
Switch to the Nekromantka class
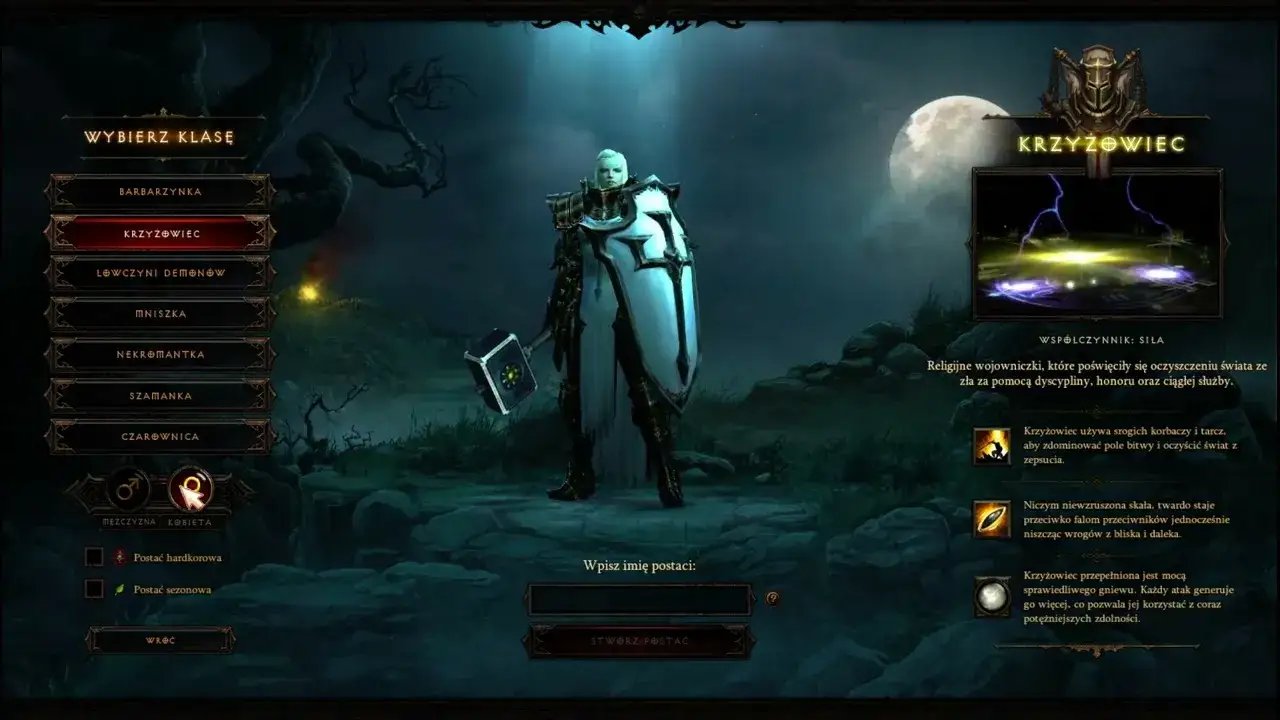pyautogui.click(x=162, y=354)
